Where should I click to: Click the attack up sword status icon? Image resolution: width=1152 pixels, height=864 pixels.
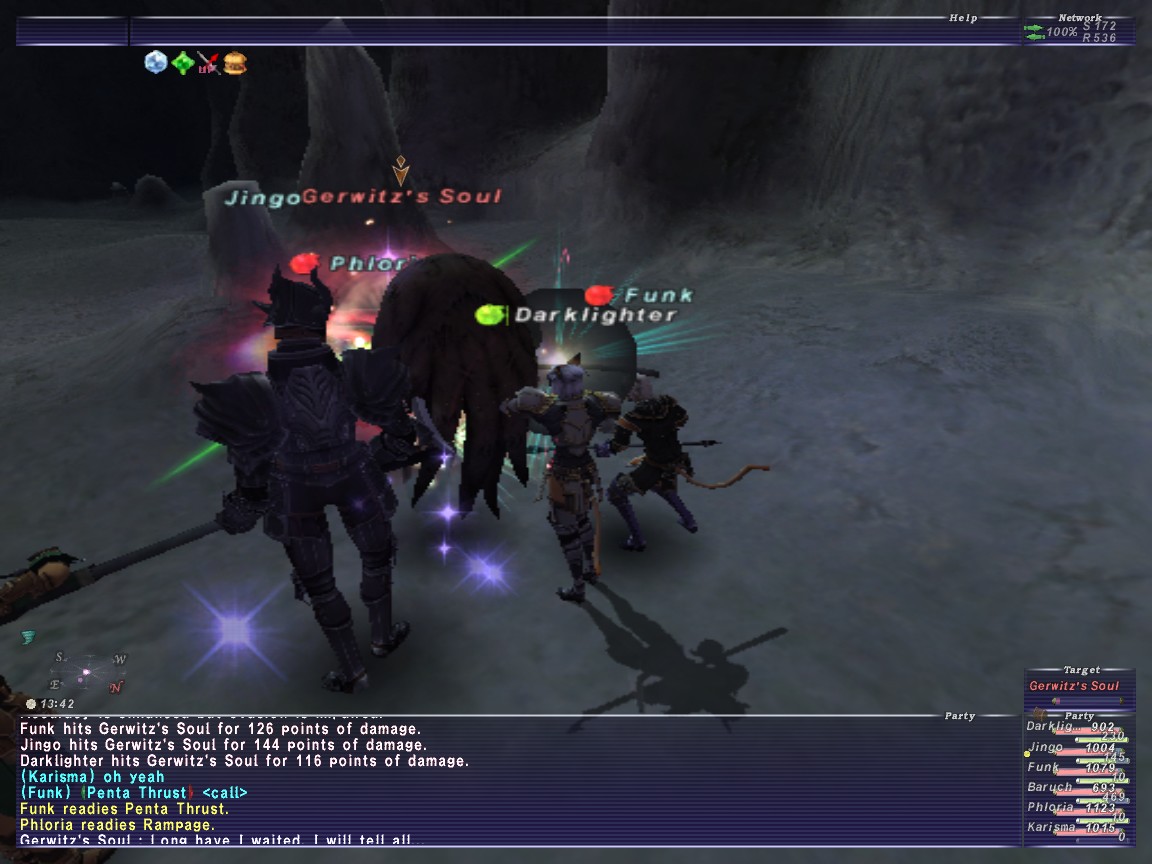[x=208, y=64]
